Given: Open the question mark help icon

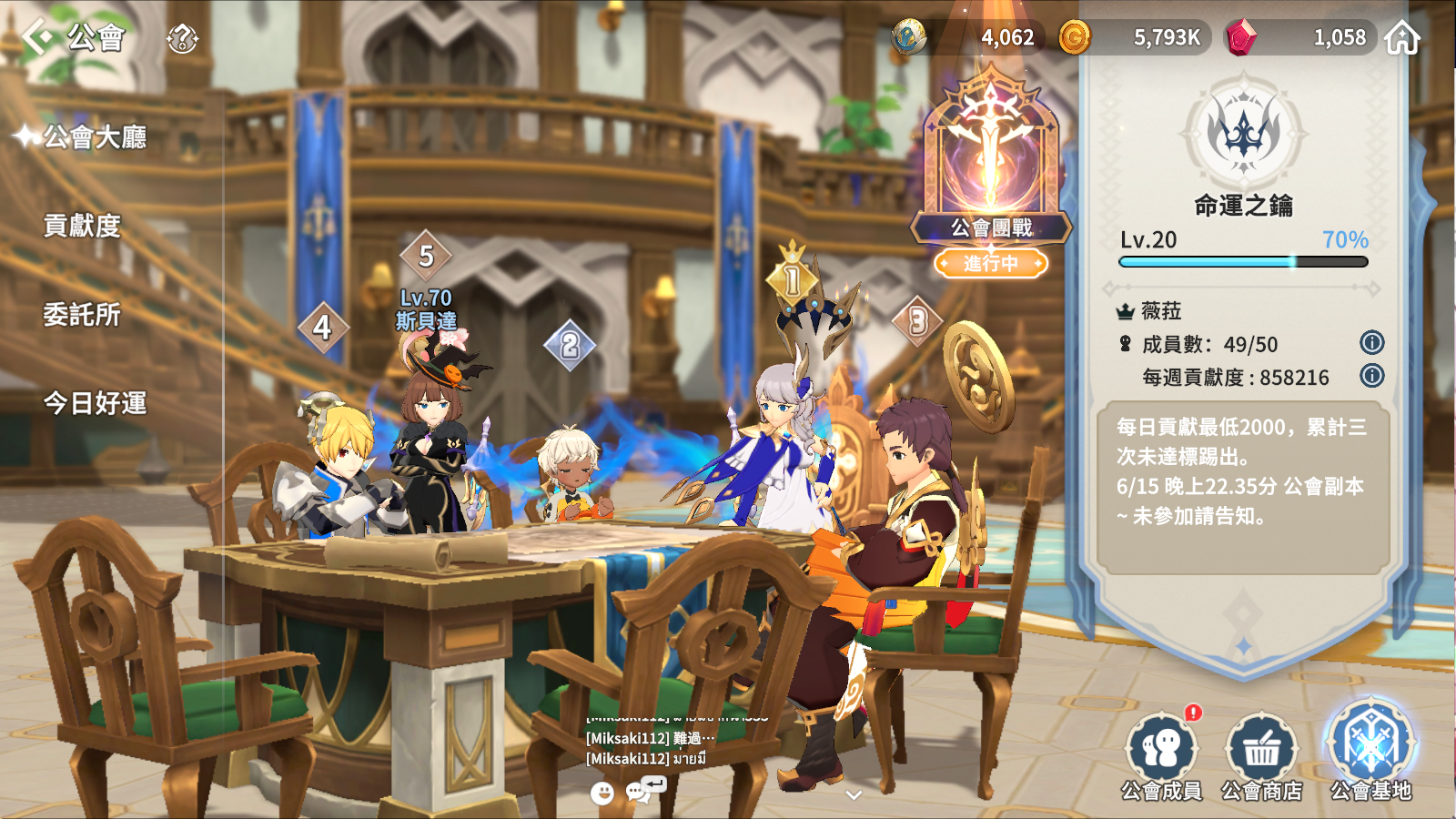Looking at the screenshot, I should [x=182, y=39].
